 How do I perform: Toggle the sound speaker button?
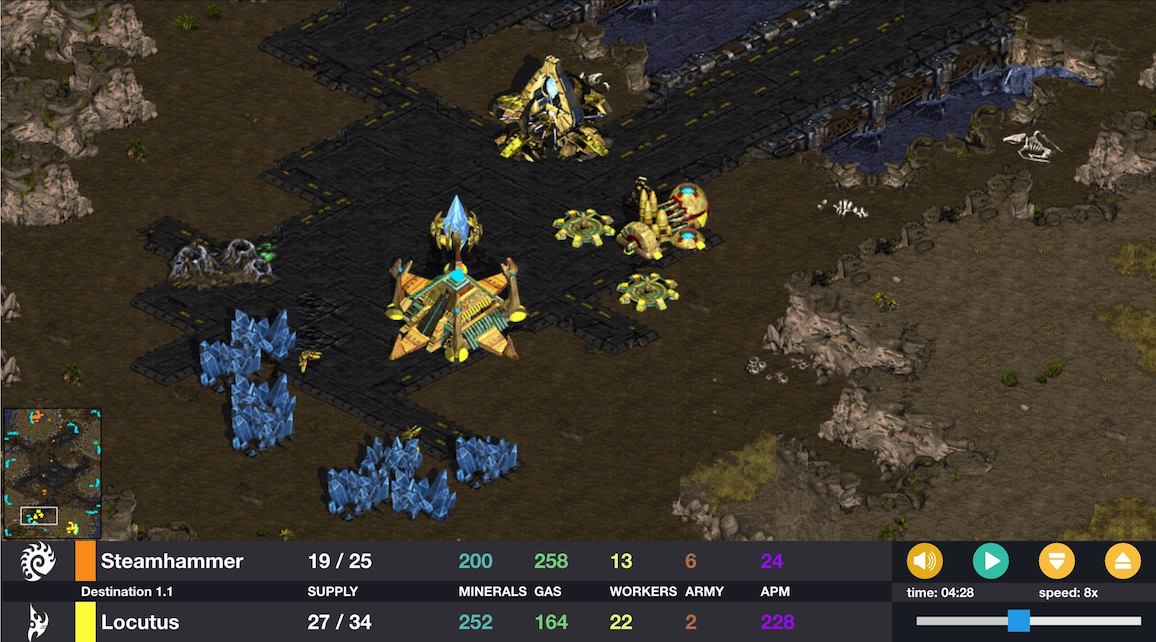(x=924, y=561)
